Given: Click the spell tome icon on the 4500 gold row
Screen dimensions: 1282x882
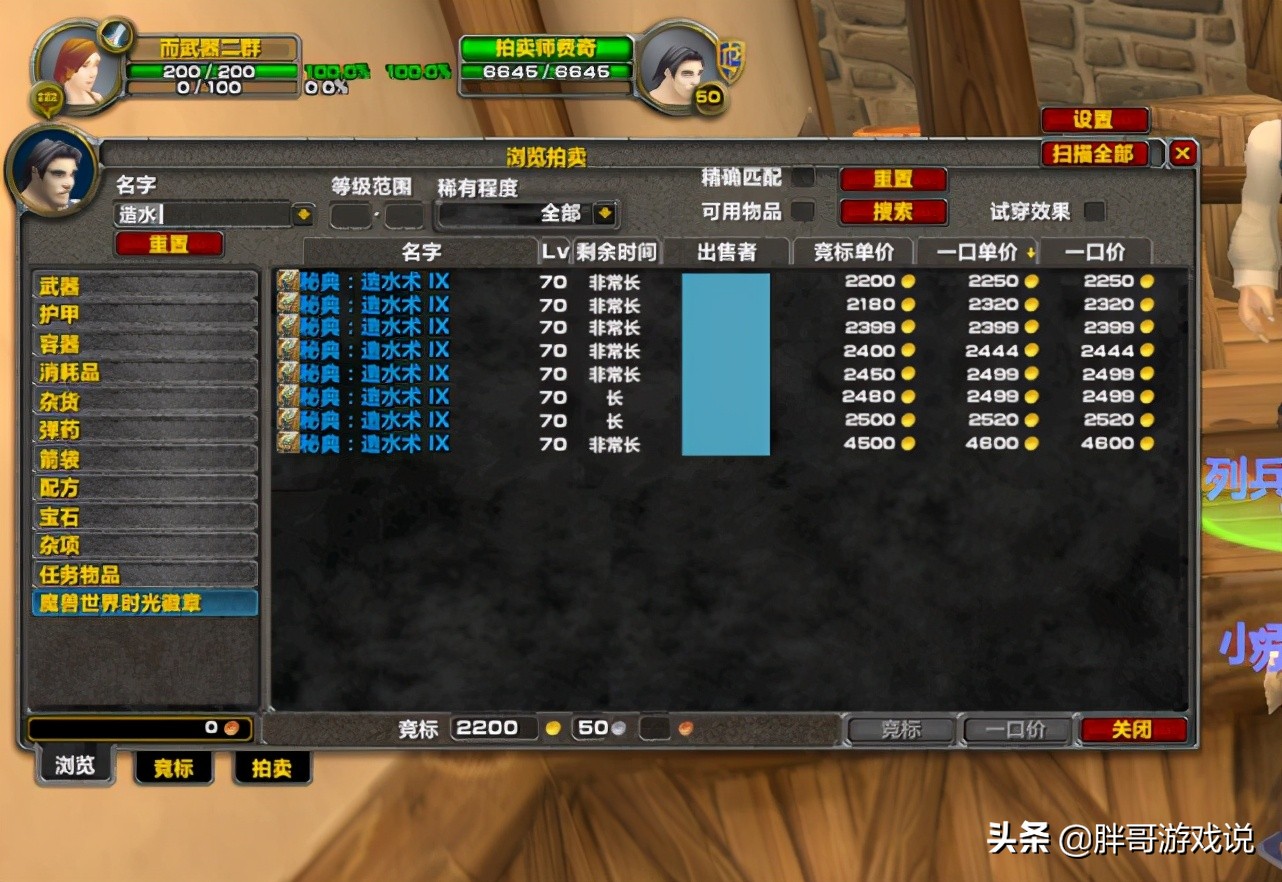Looking at the screenshot, I should (x=287, y=444).
